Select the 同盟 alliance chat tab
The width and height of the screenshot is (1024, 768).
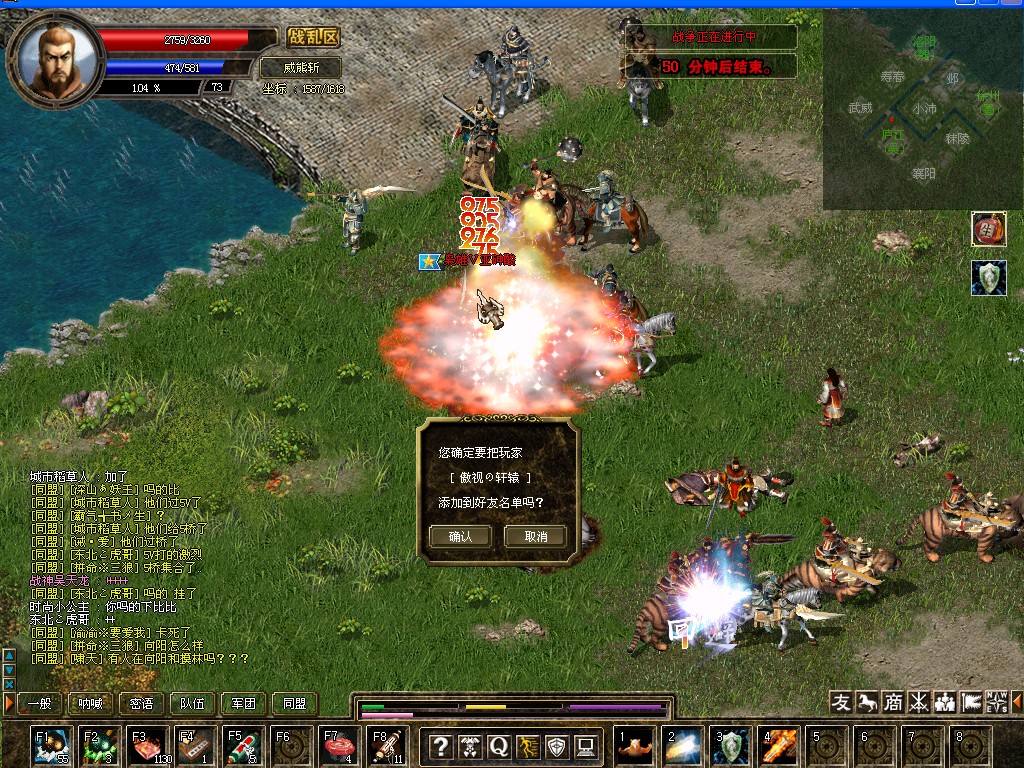point(294,704)
